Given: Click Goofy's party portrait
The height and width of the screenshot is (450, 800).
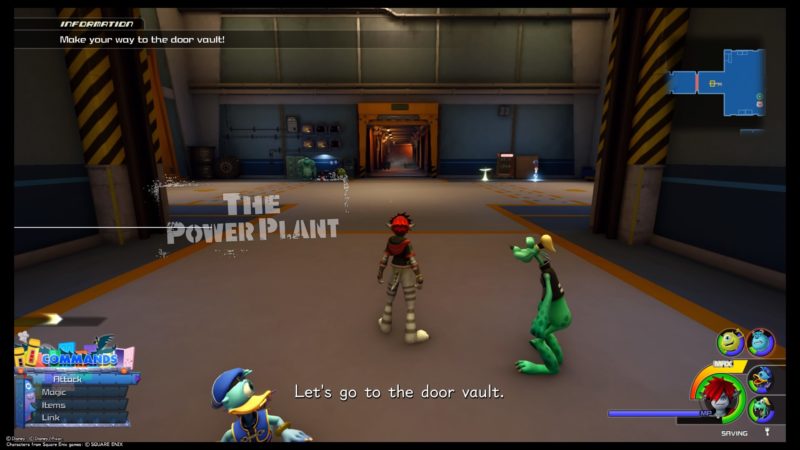Looking at the screenshot, I should [761, 409].
